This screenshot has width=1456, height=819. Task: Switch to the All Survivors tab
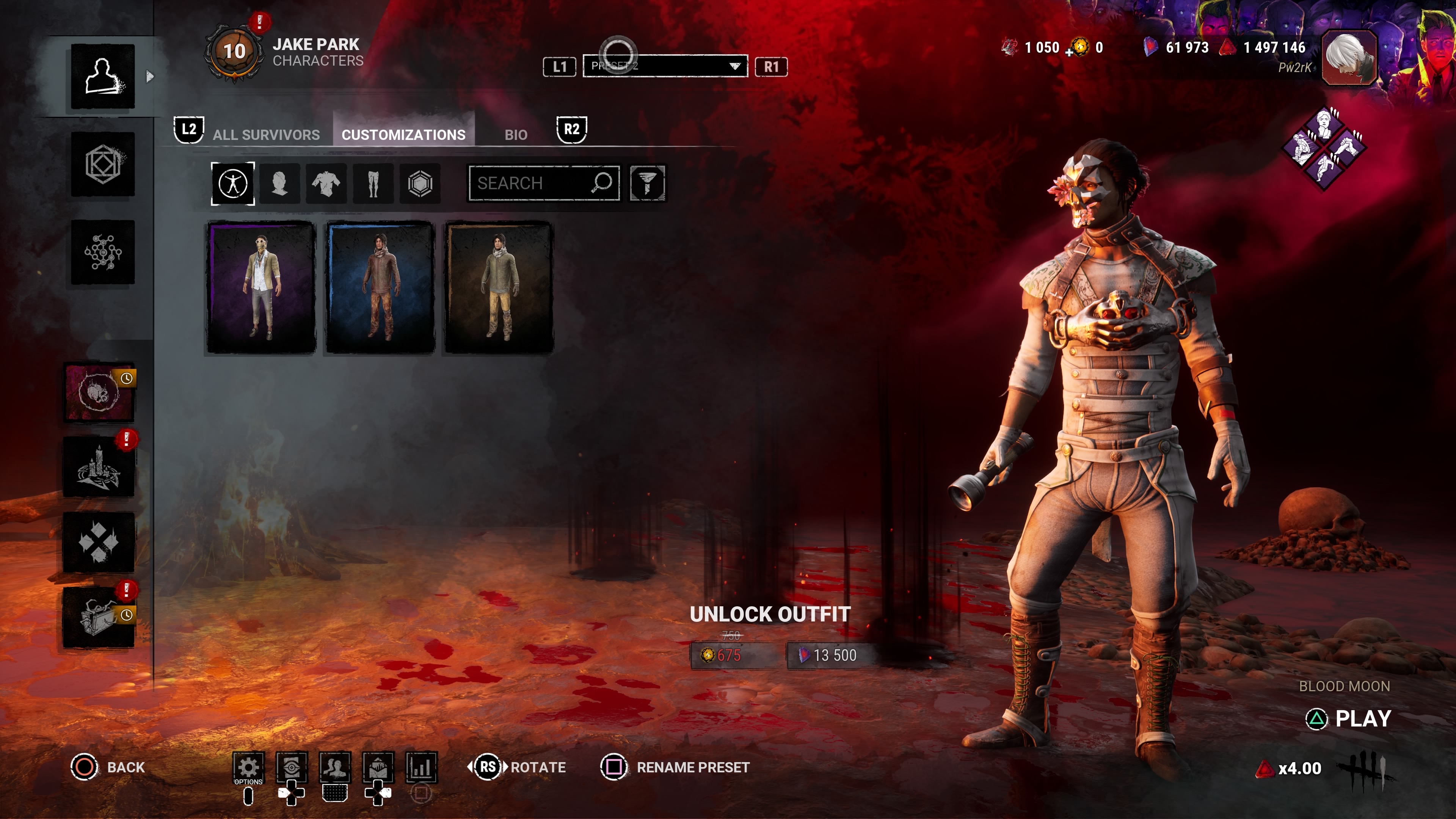pyautogui.click(x=266, y=135)
